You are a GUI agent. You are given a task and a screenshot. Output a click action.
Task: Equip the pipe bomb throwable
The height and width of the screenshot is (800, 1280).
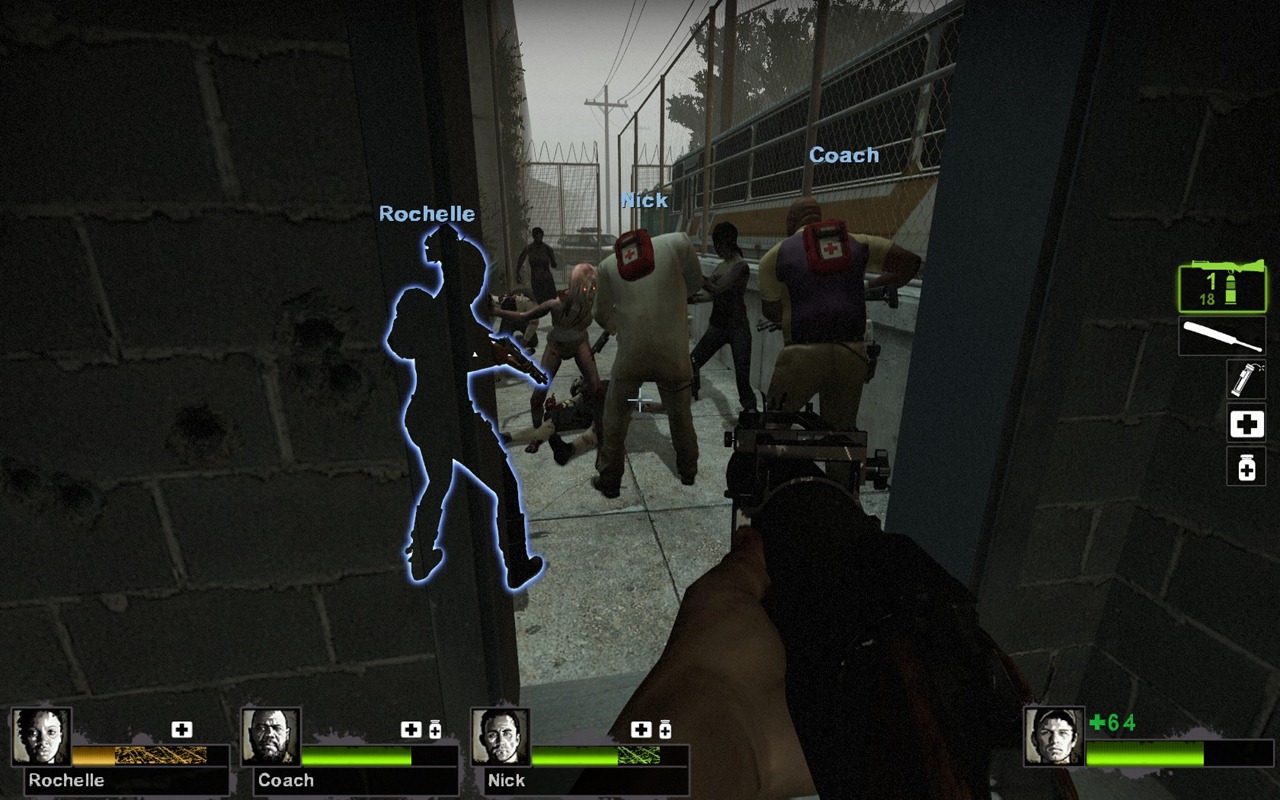pos(1246,380)
